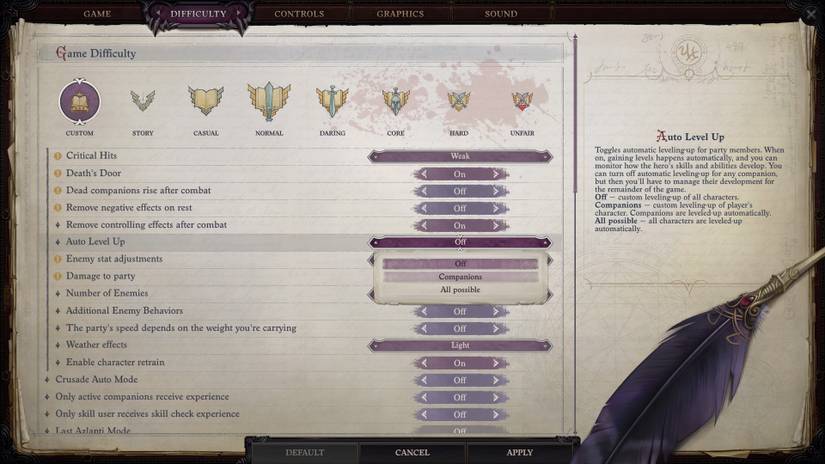Choose the Casual difficulty preset

[206, 102]
